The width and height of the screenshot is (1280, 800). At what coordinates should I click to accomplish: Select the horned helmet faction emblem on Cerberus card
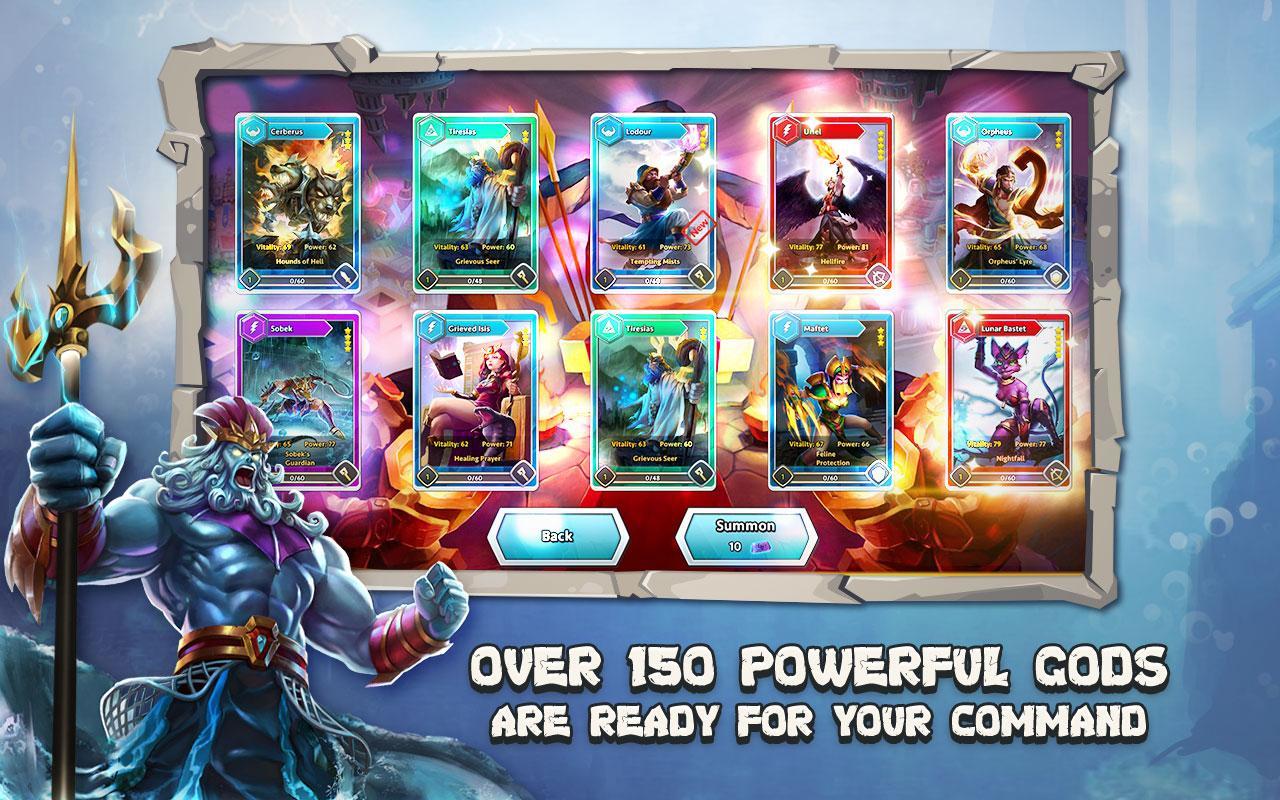tap(253, 130)
